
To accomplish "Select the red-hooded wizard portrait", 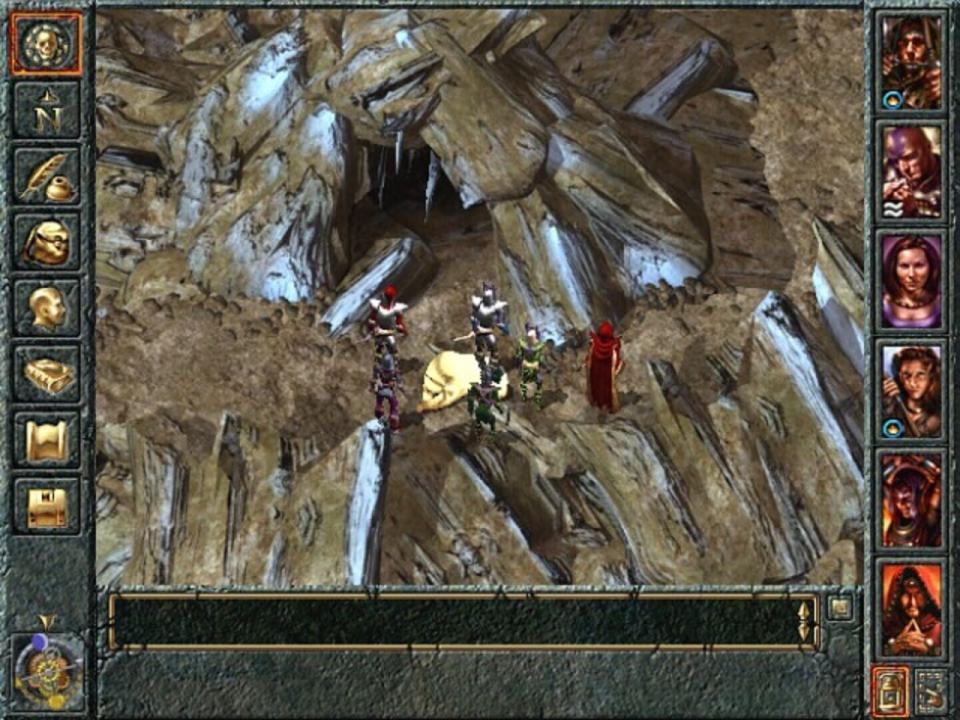I will tap(911, 610).
